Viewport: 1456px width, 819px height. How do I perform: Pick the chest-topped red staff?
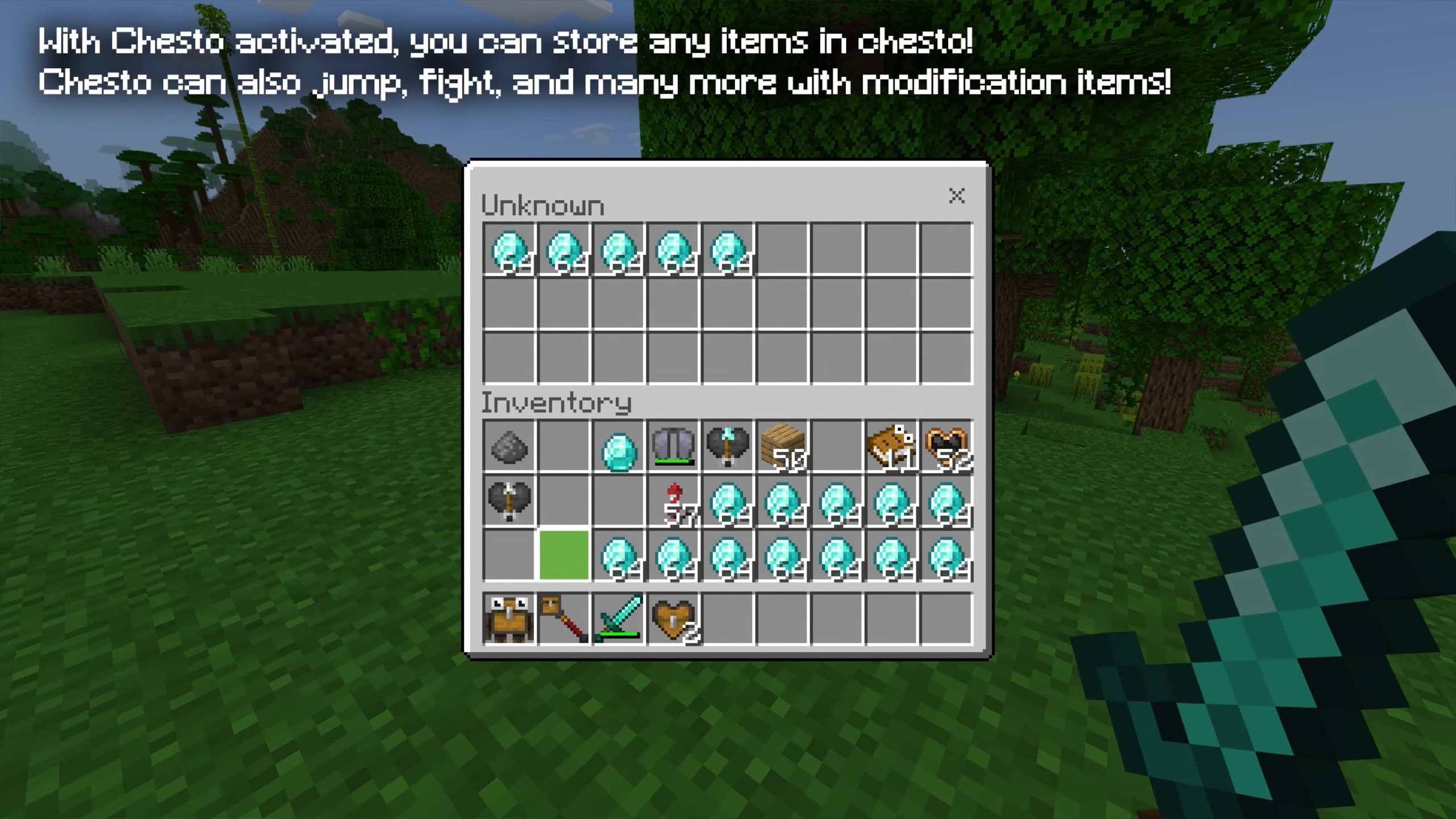(564, 619)
